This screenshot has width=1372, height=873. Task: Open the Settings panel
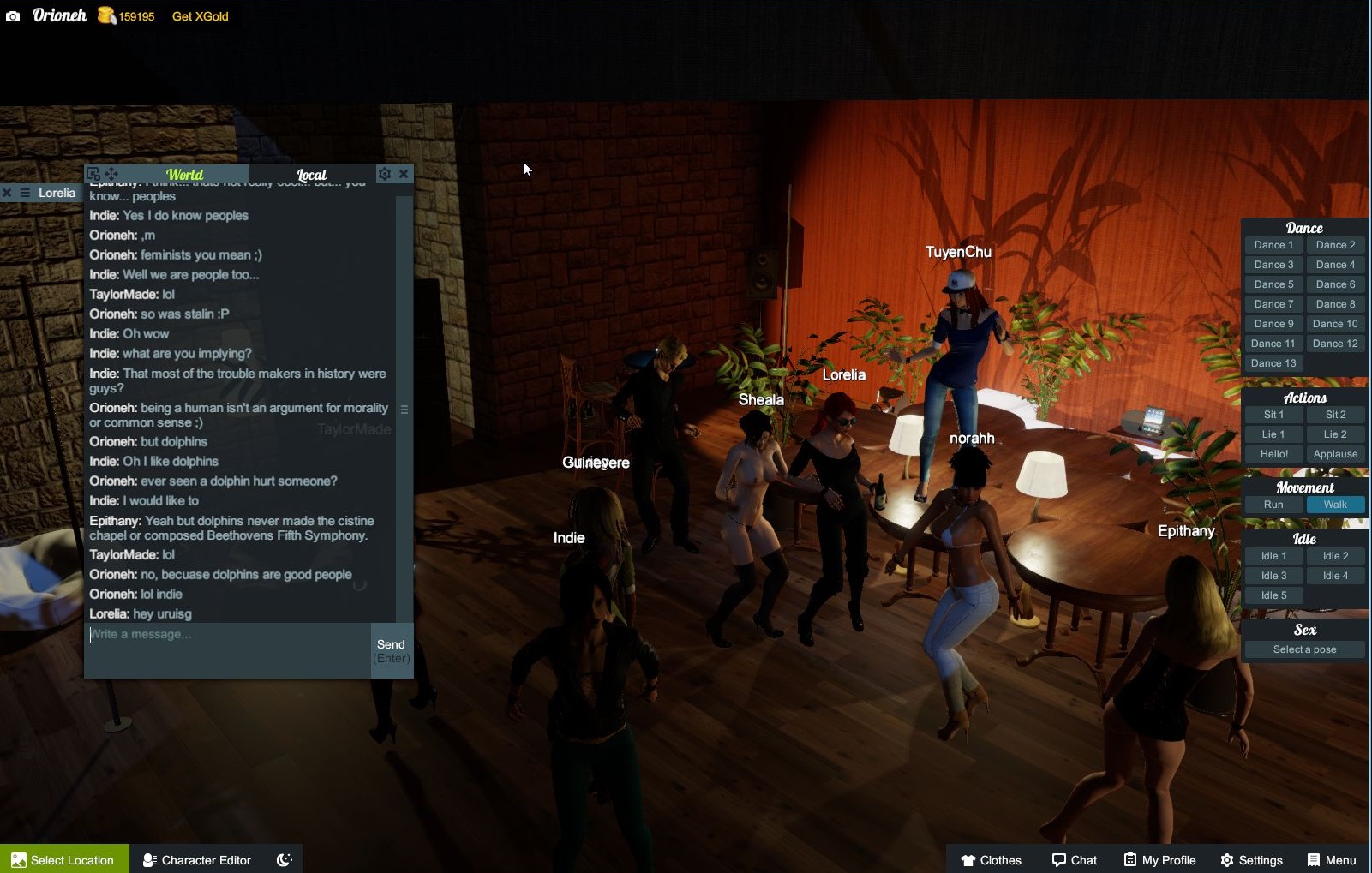(x=1251, y=859)
